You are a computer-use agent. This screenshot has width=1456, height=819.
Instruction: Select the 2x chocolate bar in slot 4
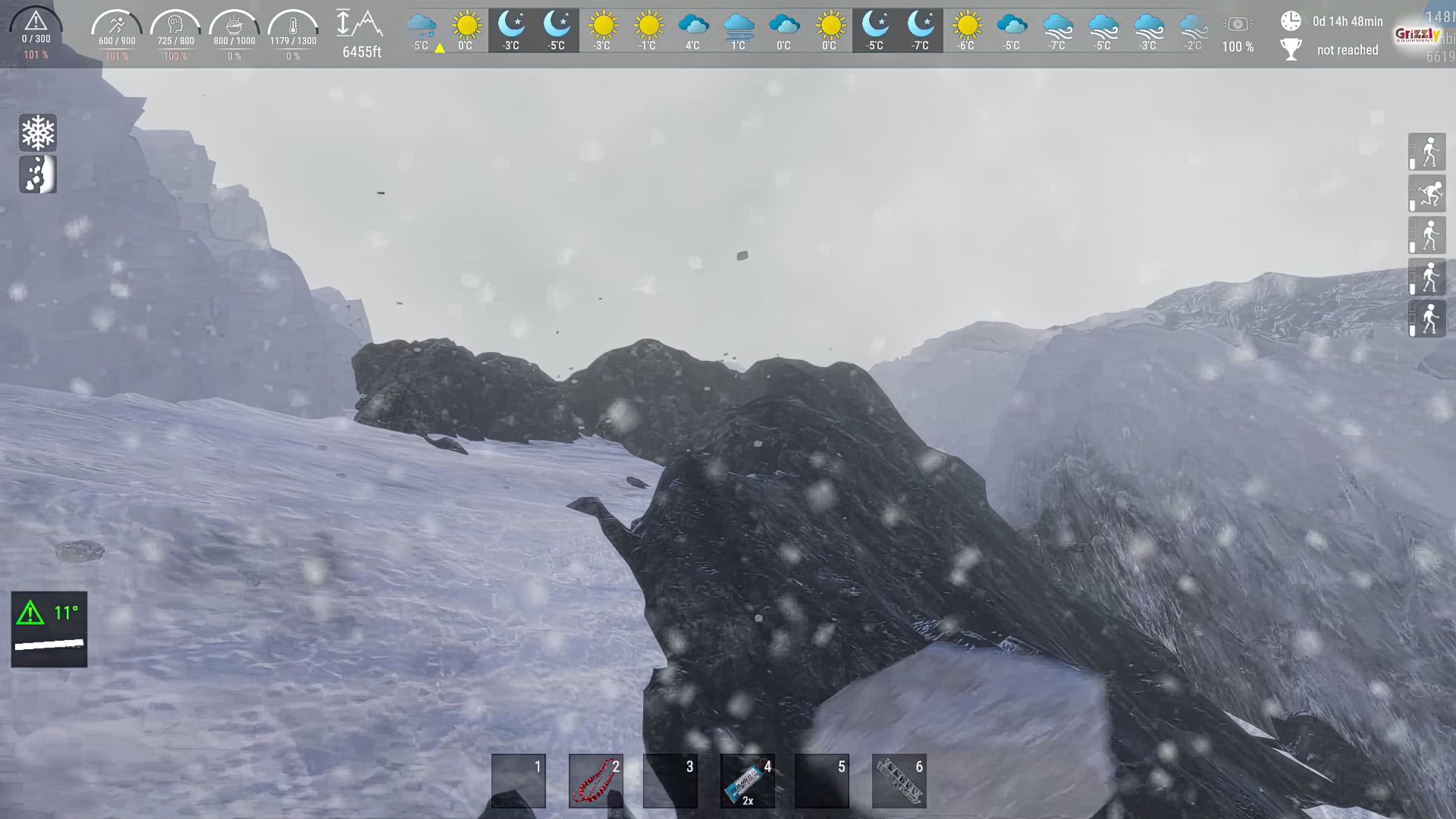pyautogui.click(x=747, y=780)
